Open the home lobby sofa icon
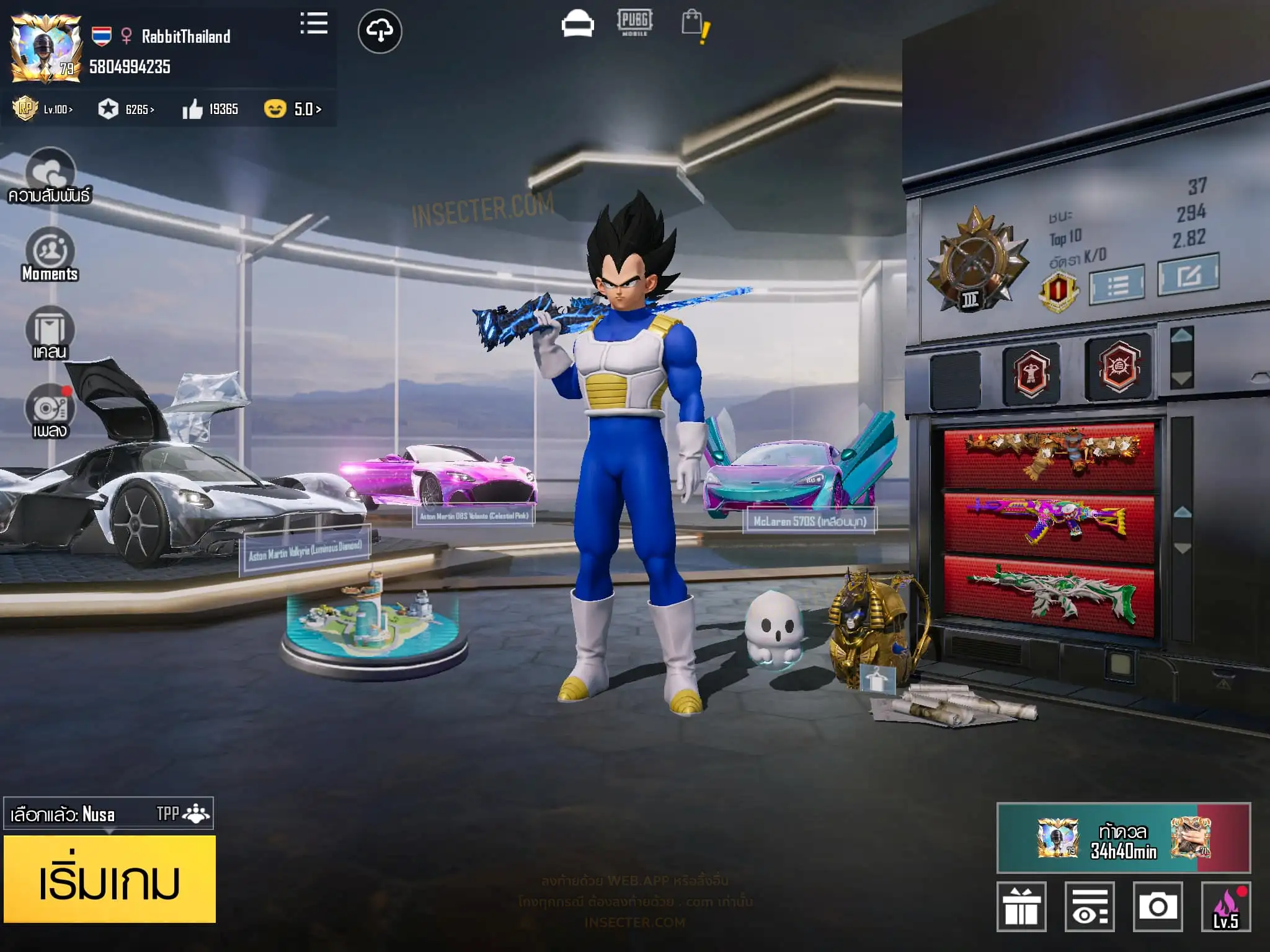Screen dimensions: 1270x952 pos(577,25)
